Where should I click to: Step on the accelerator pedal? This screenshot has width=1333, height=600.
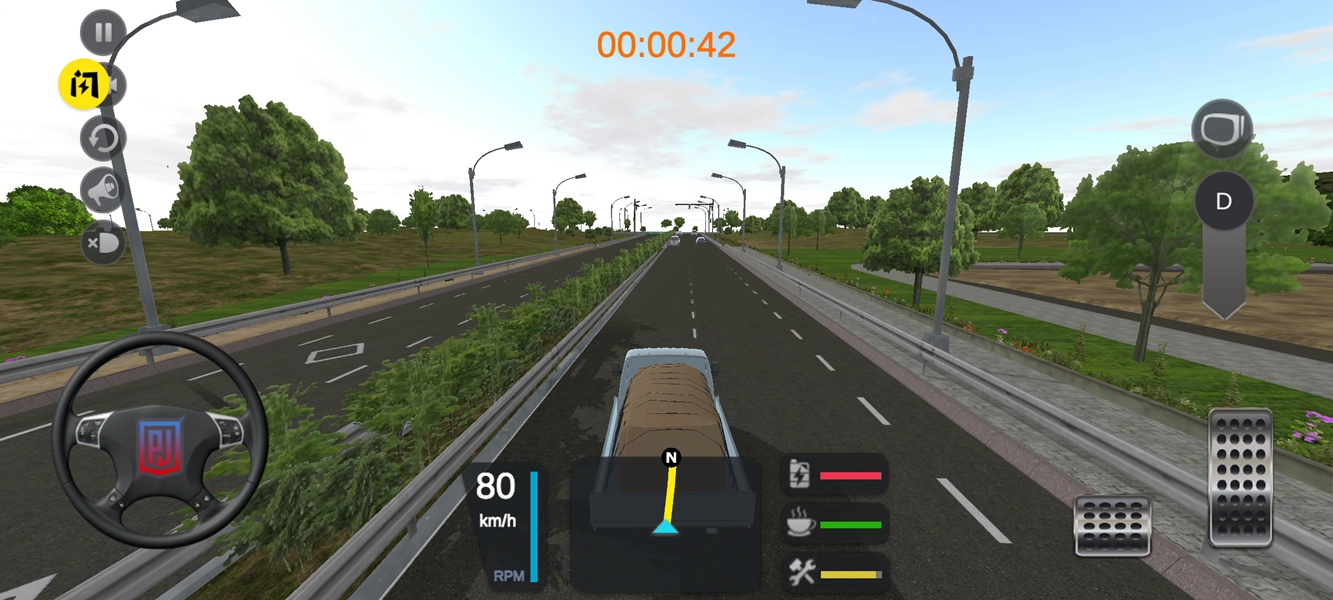click(x=1240, y=477)
